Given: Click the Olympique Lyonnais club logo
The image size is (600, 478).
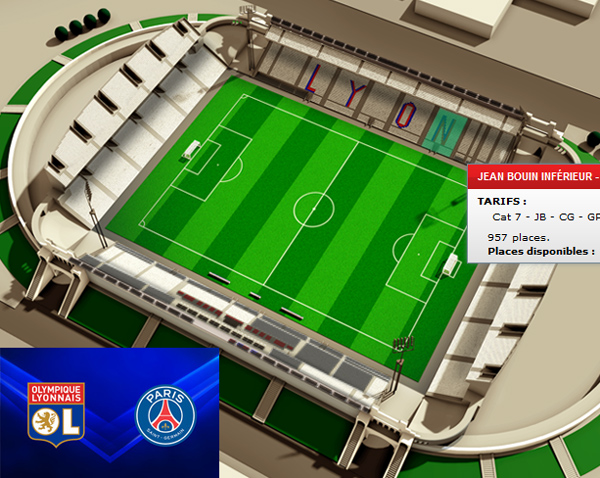Looking at the screenshot, I should click(x=56, y=413).
